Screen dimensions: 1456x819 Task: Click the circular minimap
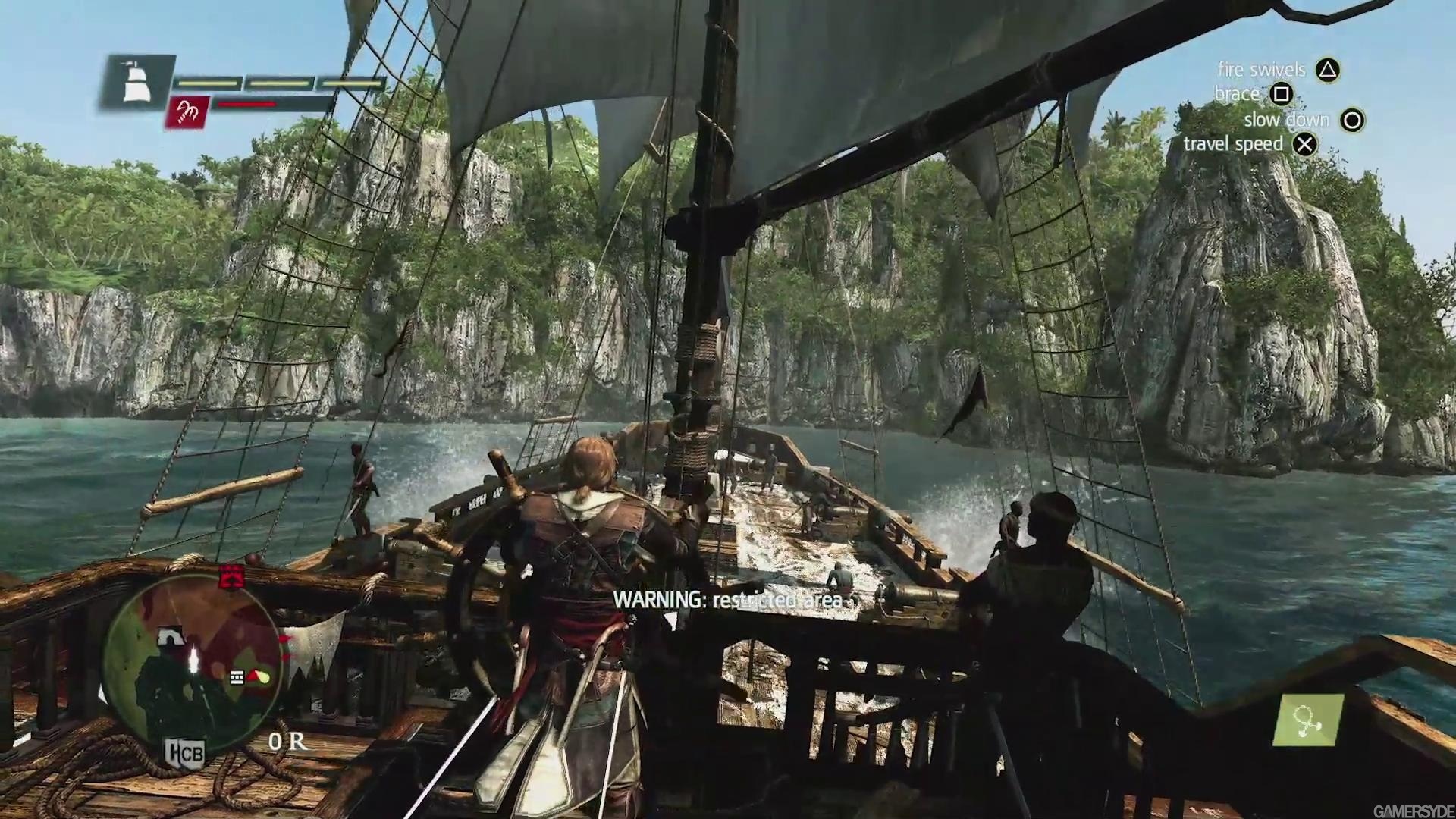(x=193, y=658)
